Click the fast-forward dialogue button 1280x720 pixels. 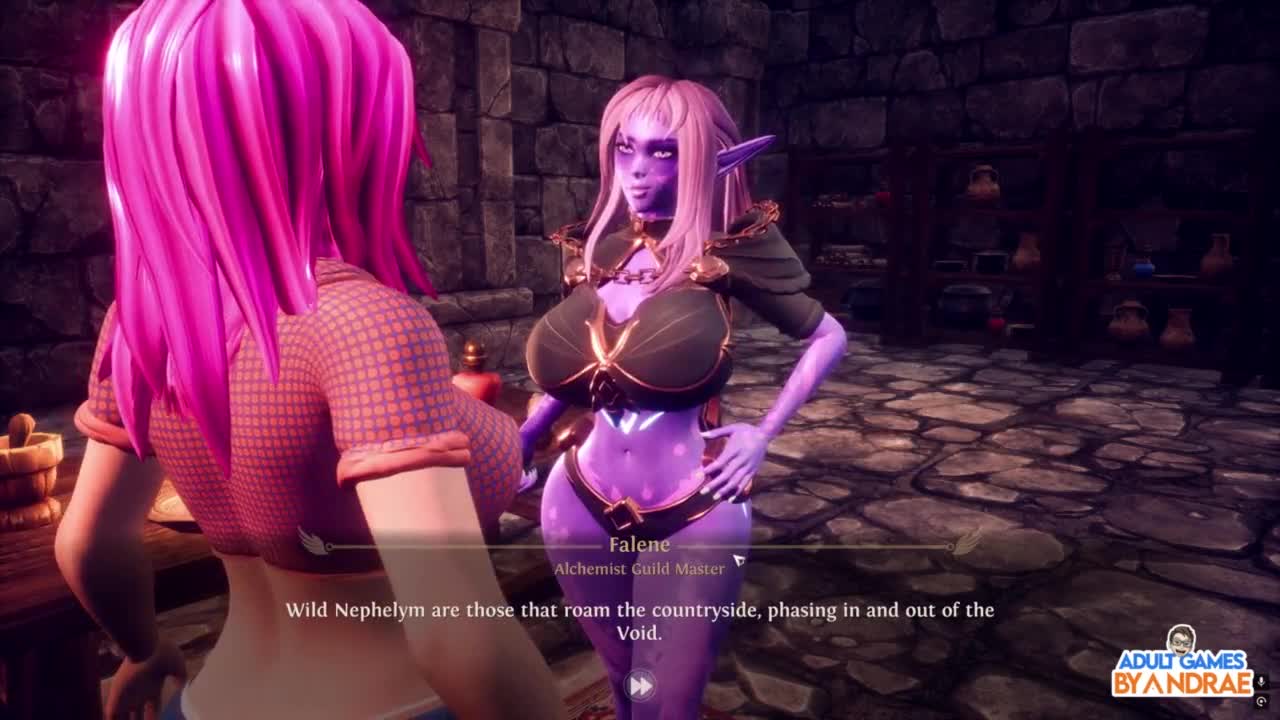[x=639, y=685]
